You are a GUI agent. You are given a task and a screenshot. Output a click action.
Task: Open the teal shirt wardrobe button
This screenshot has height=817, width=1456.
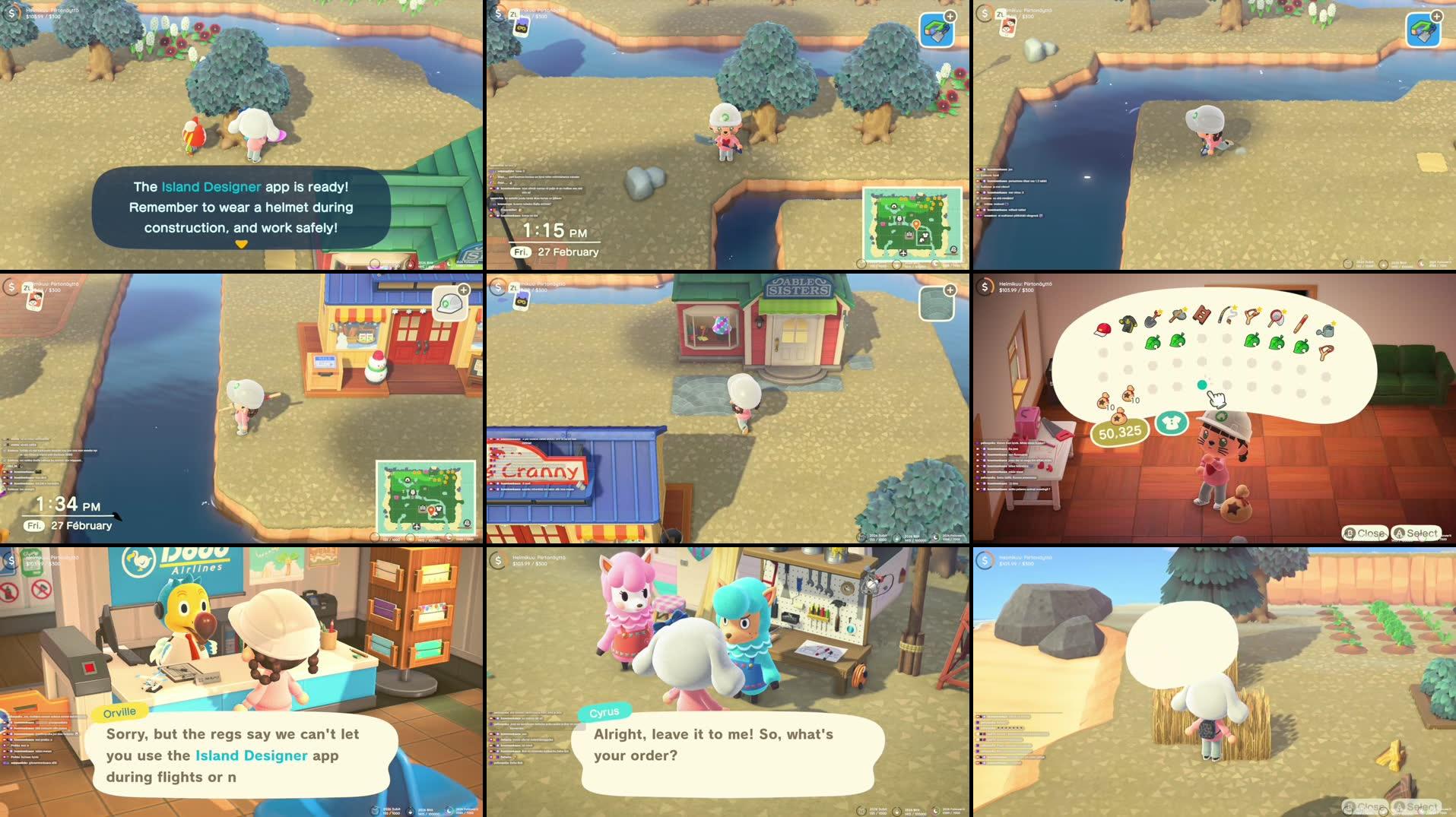[x=1171, y=423]
